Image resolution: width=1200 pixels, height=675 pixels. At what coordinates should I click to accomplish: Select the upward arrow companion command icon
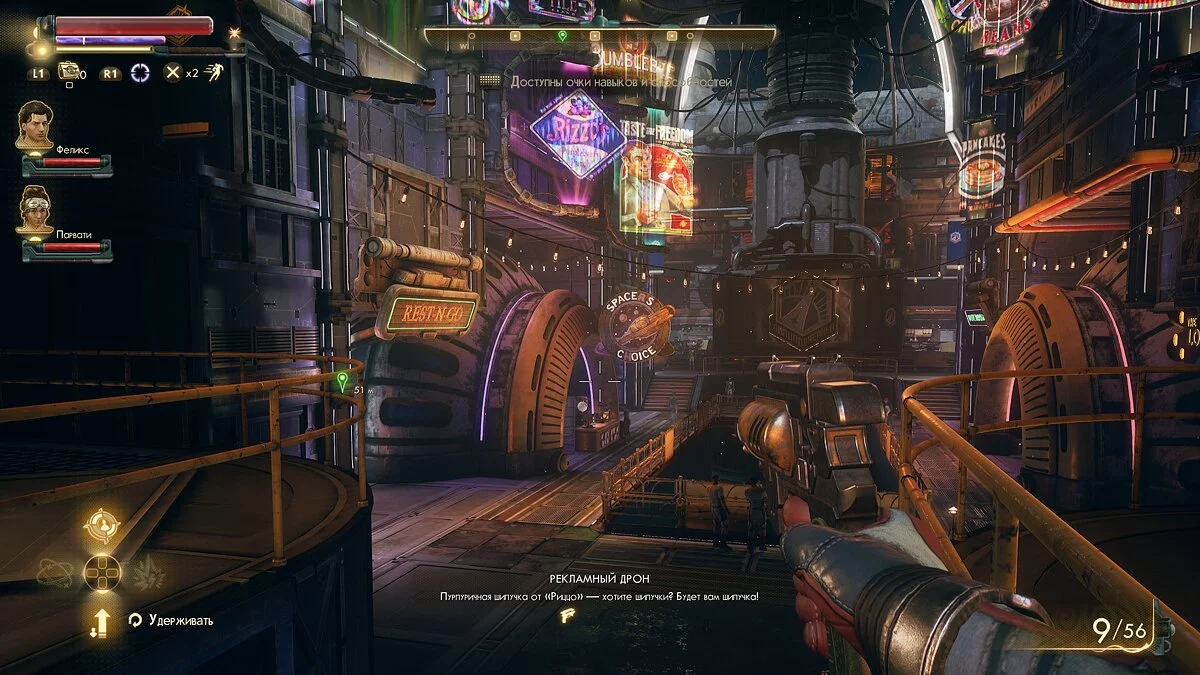click(100, 622)
